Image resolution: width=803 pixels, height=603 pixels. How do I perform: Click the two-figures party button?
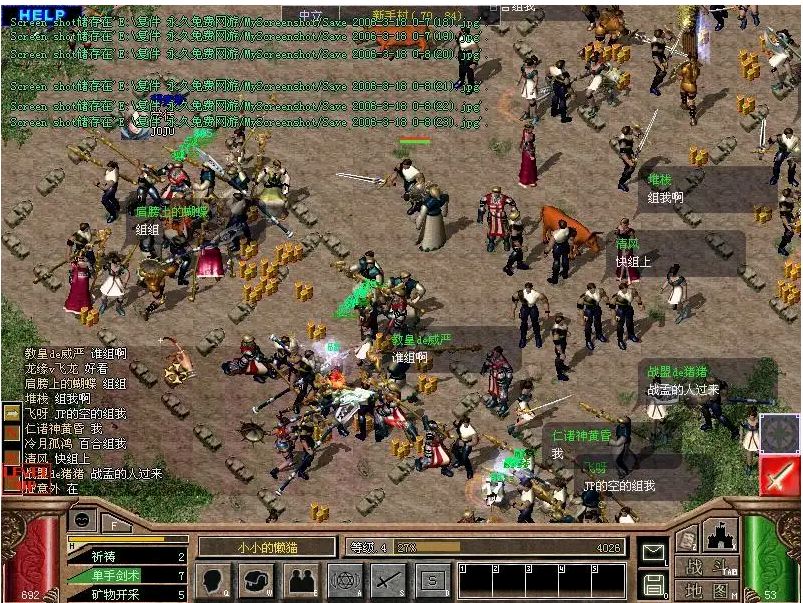300,579
